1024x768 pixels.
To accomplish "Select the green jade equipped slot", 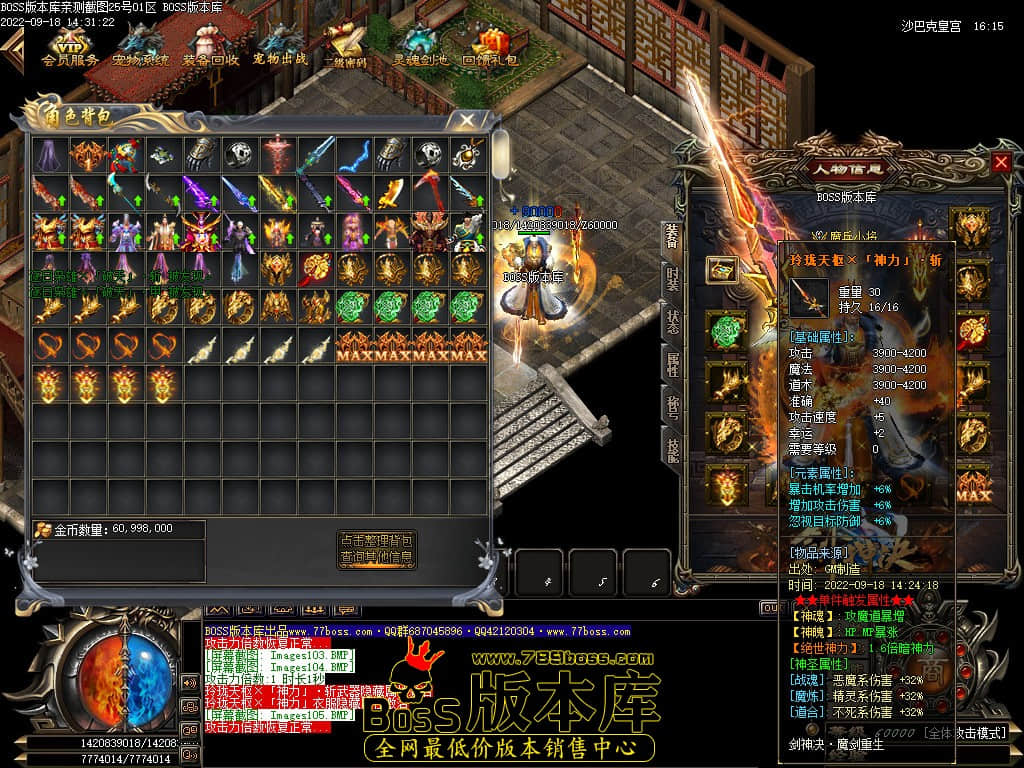I will 727,331.
